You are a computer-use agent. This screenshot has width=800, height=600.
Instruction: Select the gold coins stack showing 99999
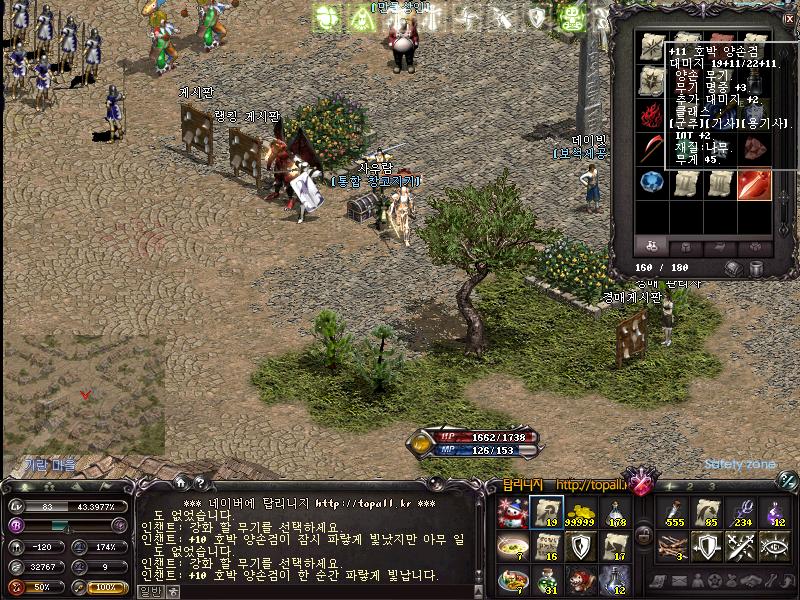pos(581,514)
